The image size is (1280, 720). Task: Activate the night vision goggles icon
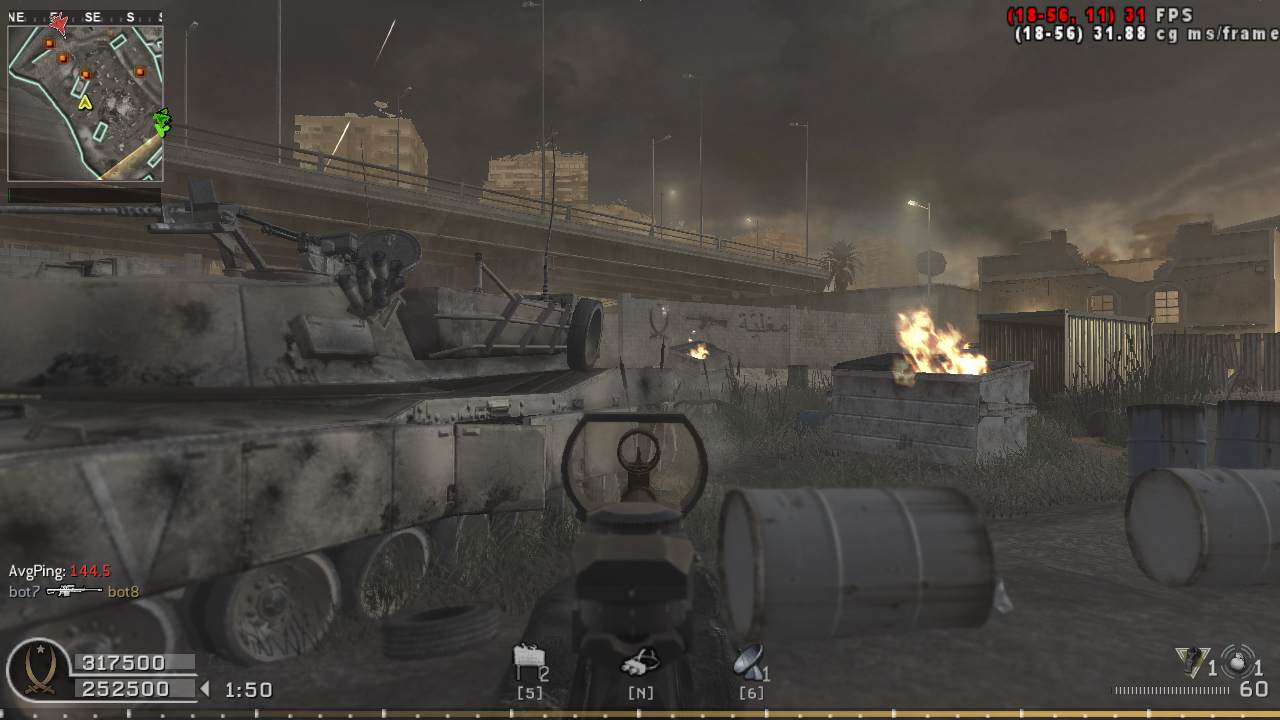click(640, 661)
